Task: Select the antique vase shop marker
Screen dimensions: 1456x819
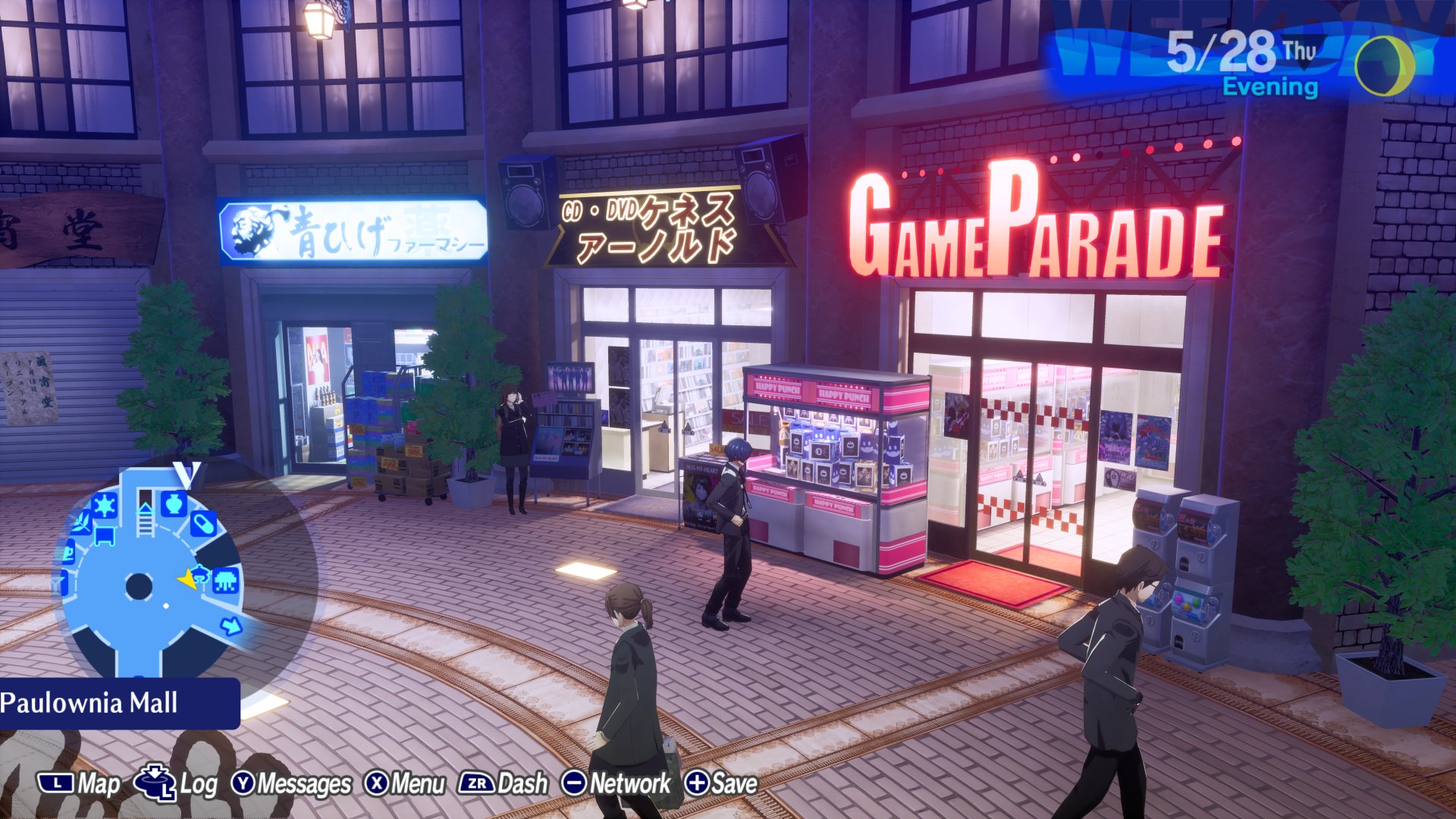Action: 174,503
